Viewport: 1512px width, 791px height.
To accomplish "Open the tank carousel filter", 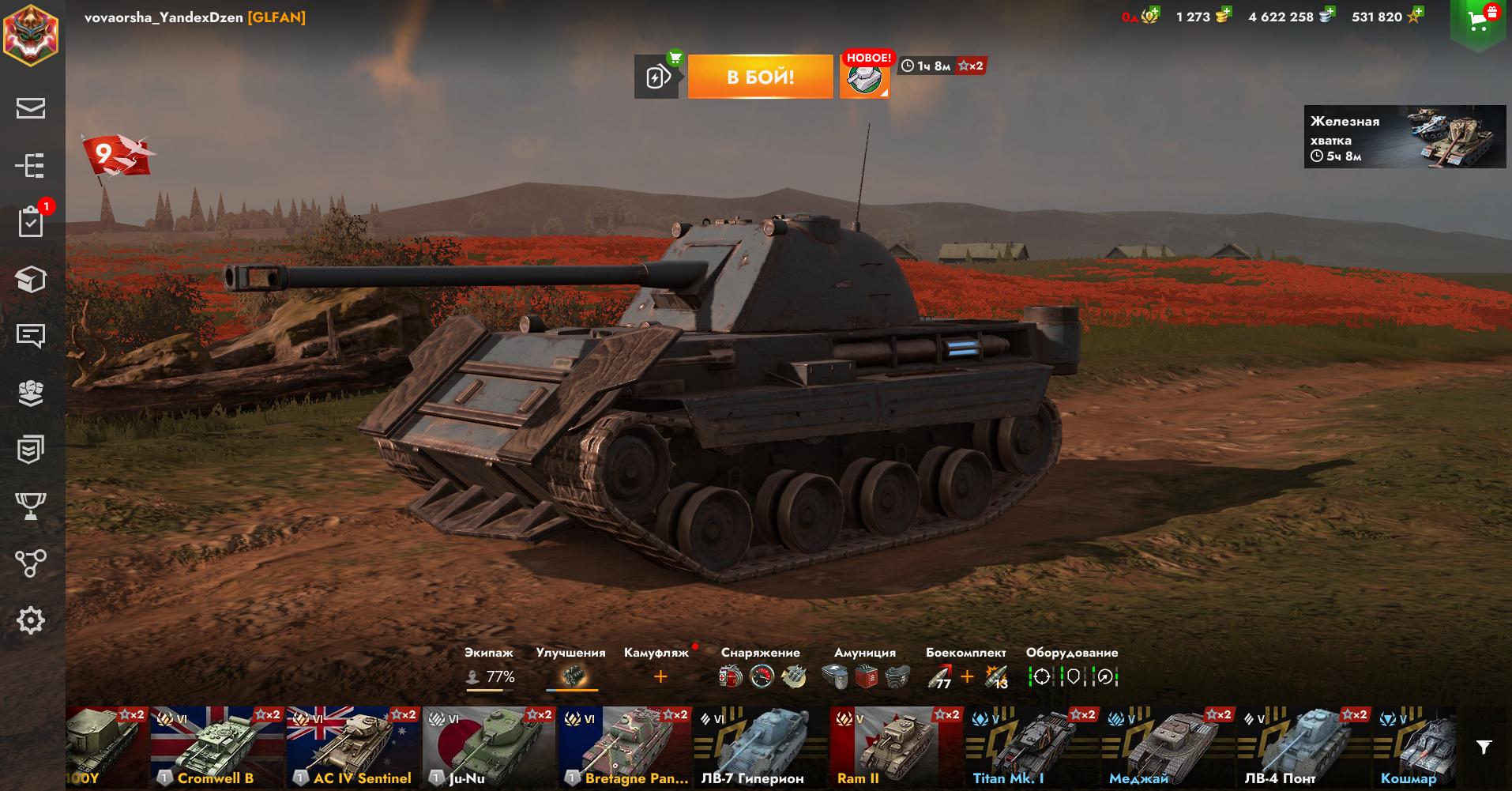I will pos(1484,747).
